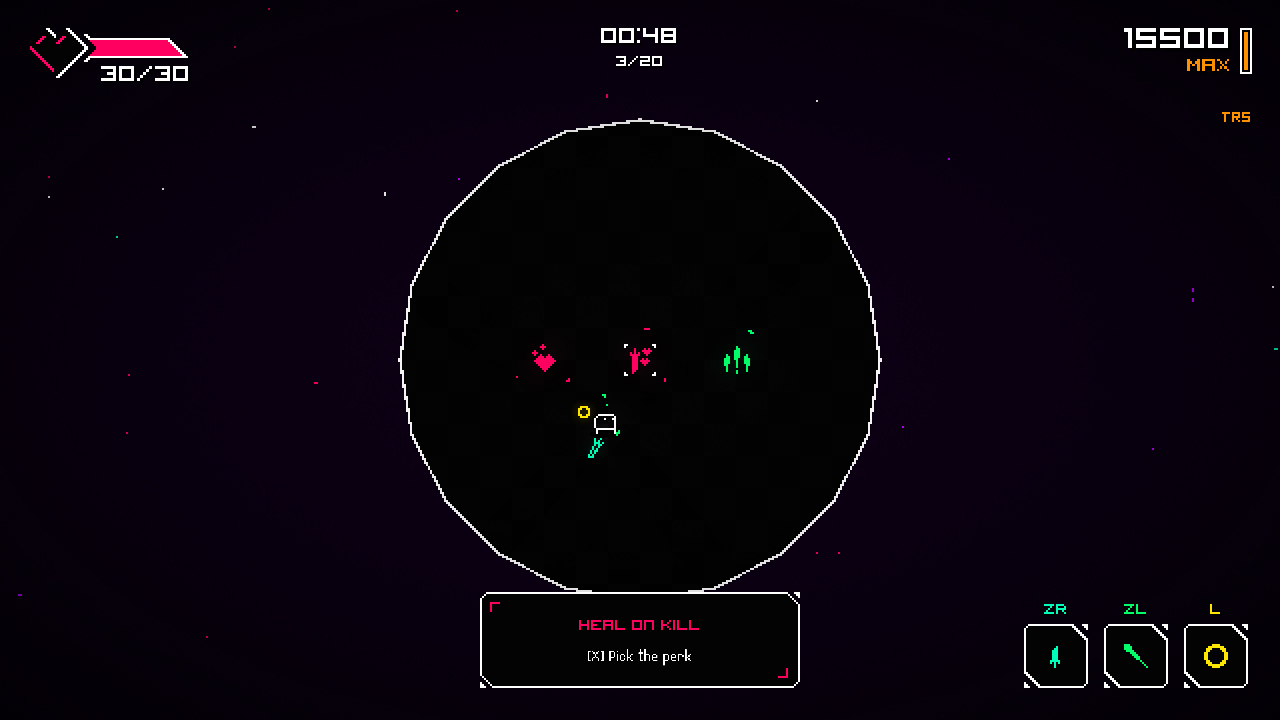Activate the L yellow ring ability icon
1280x720 pixels.
1215,656
